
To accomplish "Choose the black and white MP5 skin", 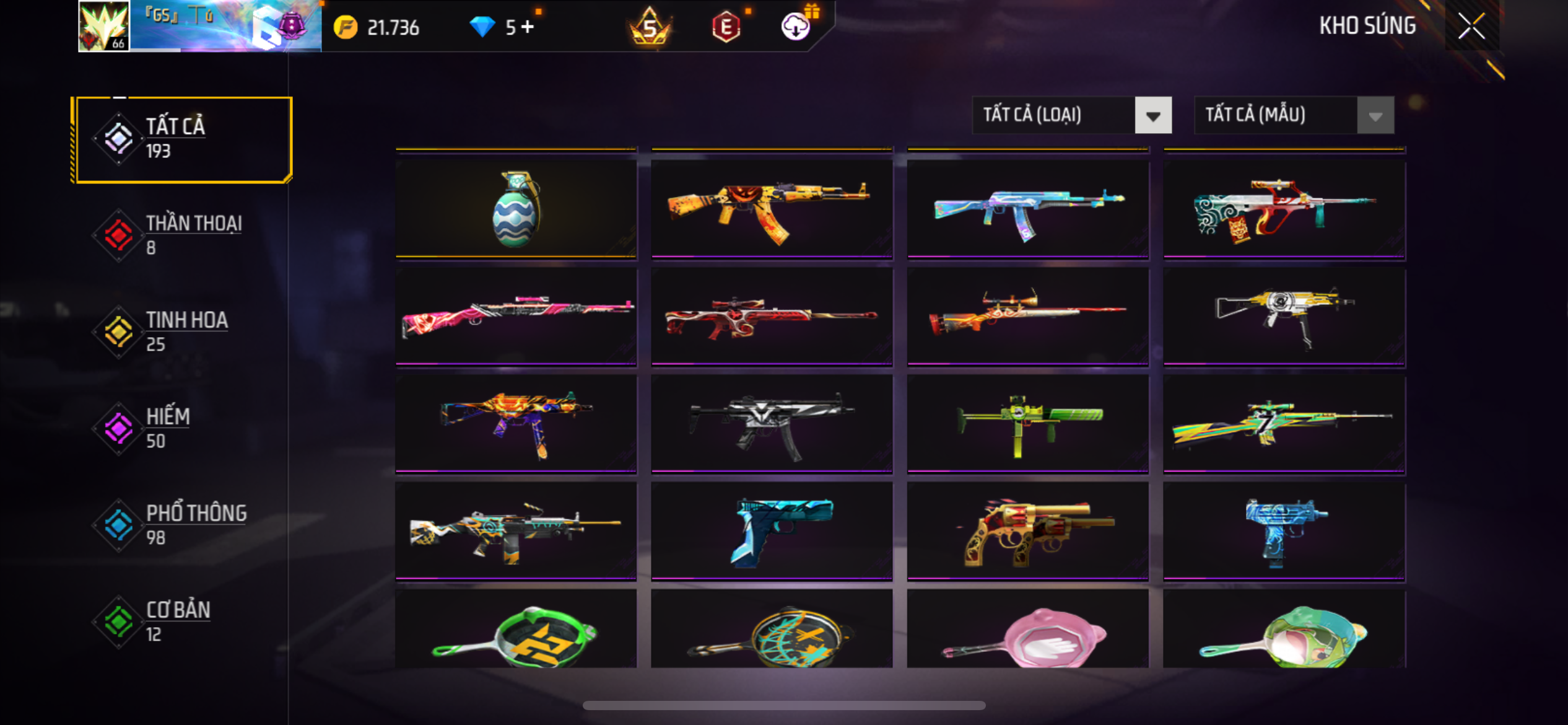I will pos(772,423).
